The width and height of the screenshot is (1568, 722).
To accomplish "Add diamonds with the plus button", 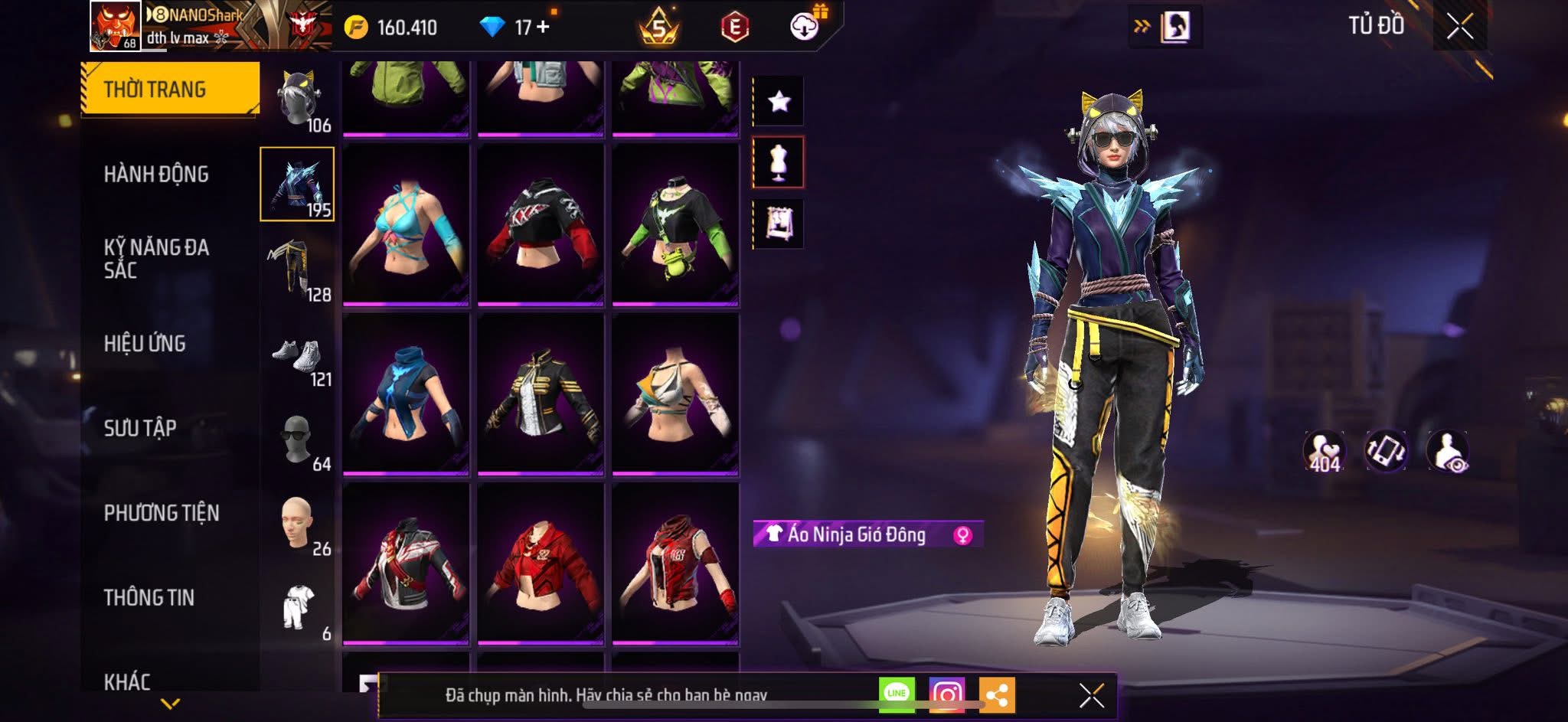I will point(544,27).
